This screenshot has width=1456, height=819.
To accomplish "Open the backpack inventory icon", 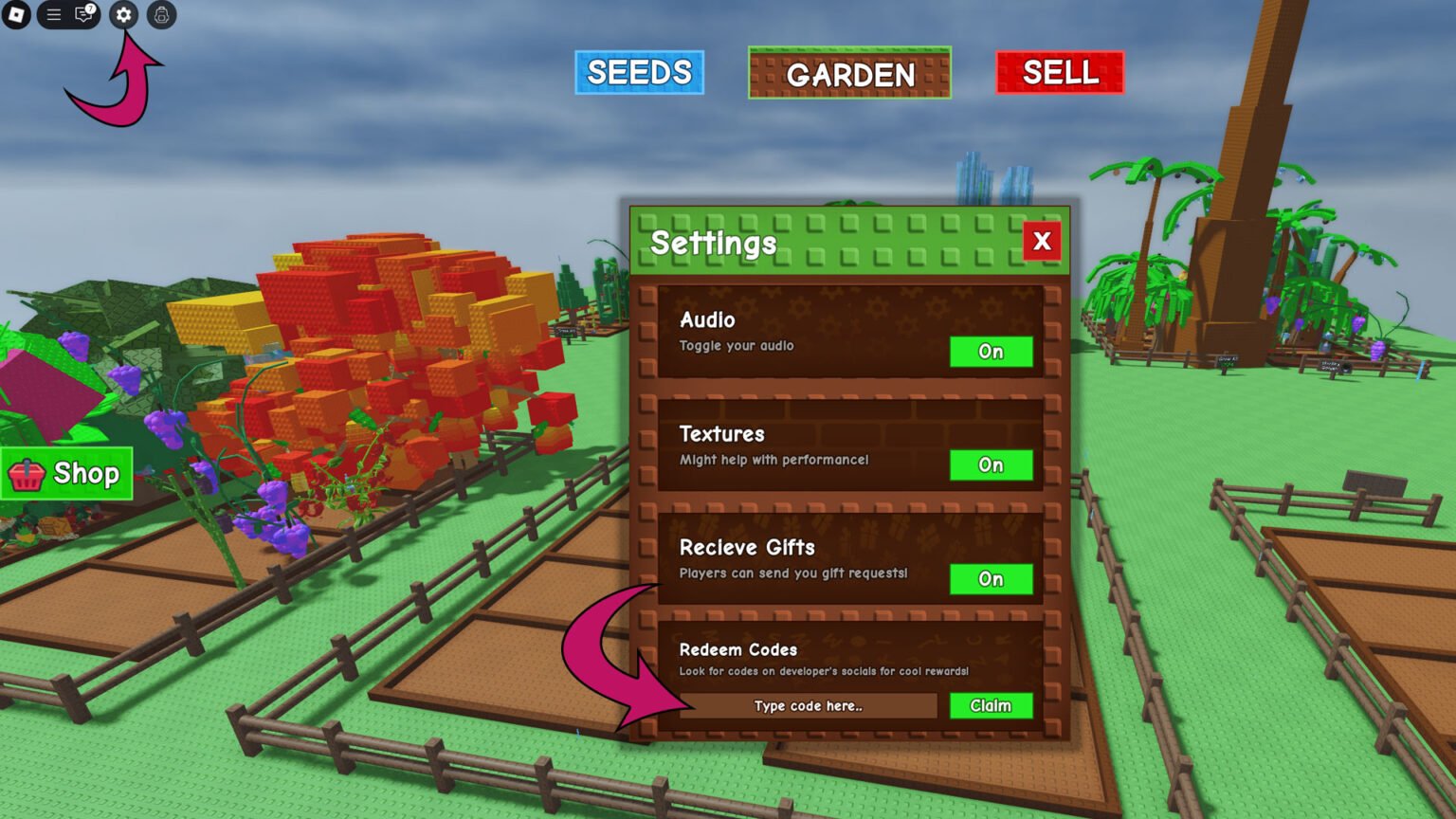I will pyautogui.click(x=160, y=15).
